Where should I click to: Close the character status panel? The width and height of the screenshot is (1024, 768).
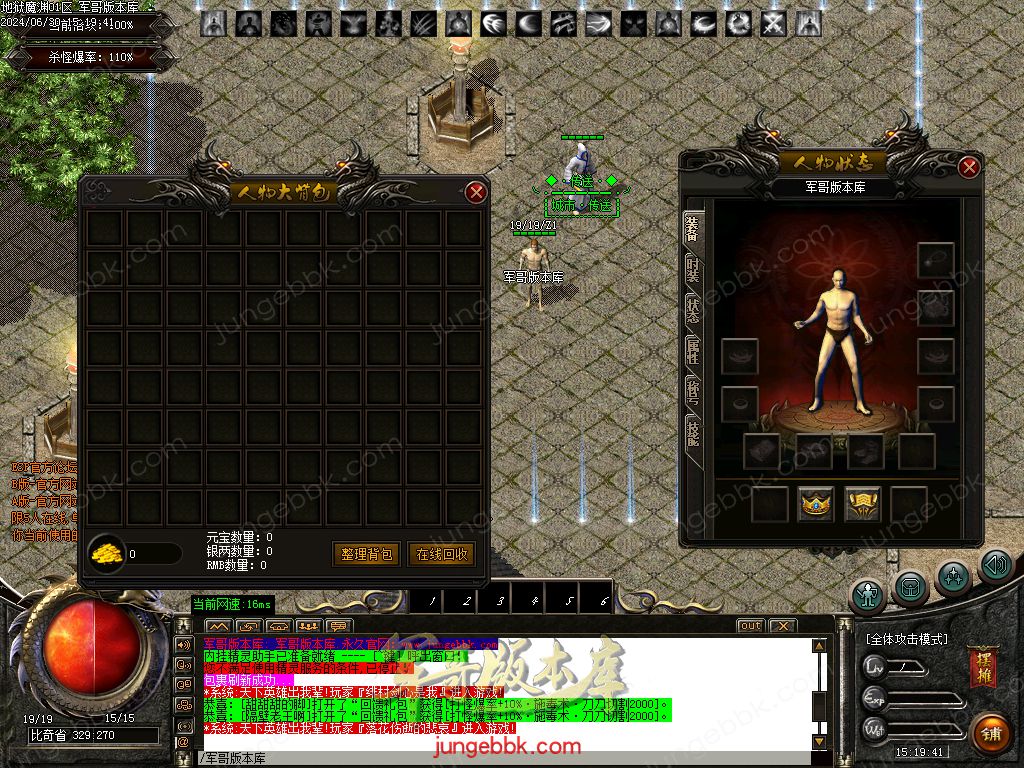[x=968, y=167]
